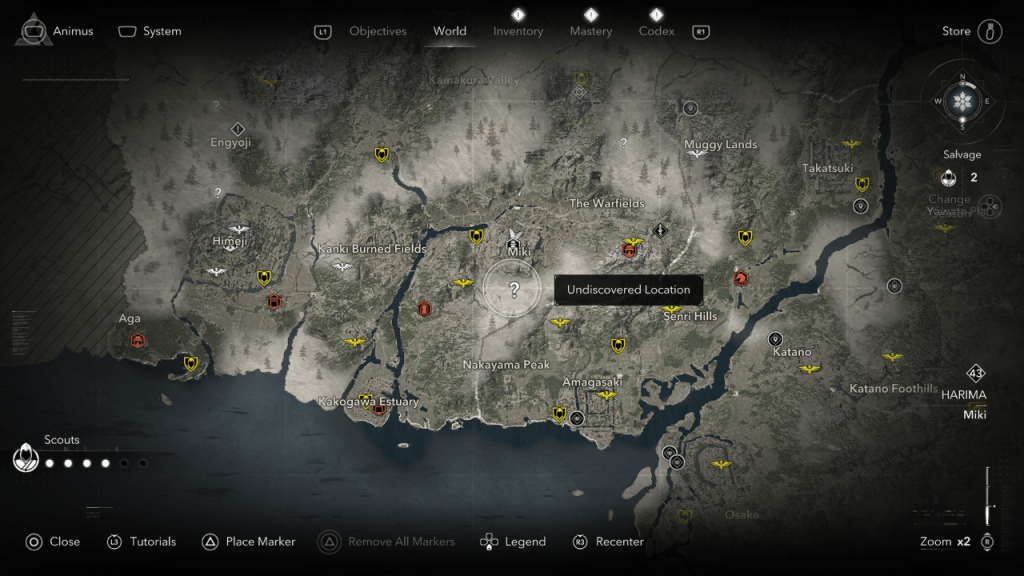Go to the Codex tab
Viewport: 1024px width, 576px height.
pos(656,31)
